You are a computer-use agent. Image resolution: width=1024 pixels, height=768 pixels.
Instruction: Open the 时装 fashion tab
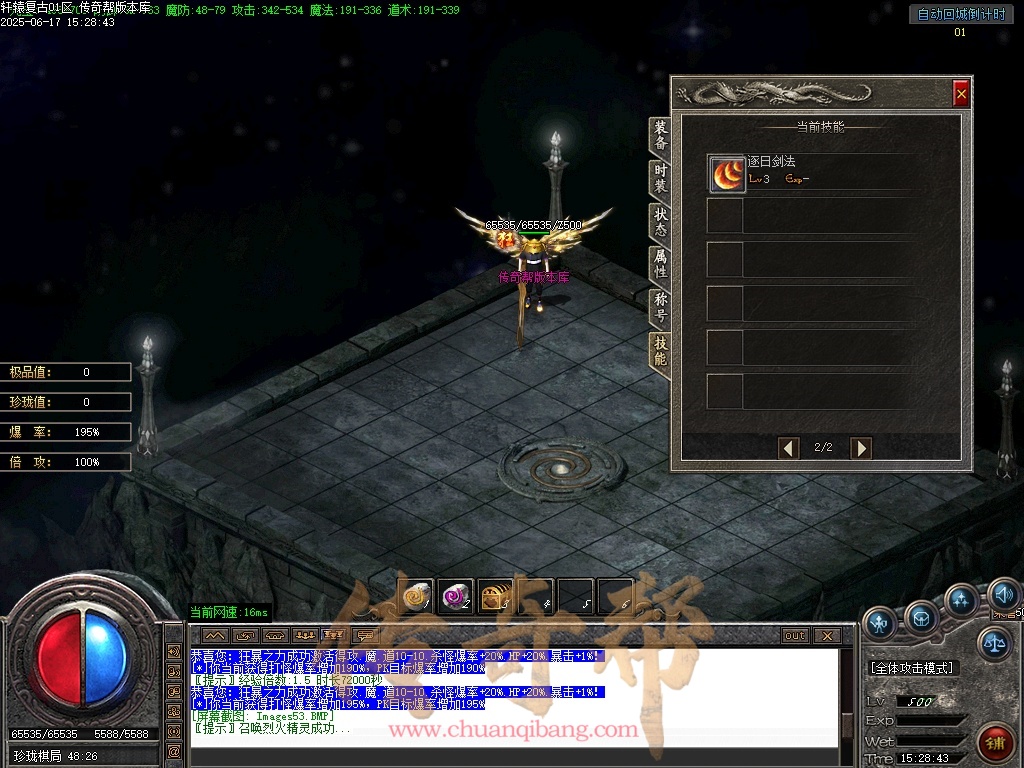point(661,179)
